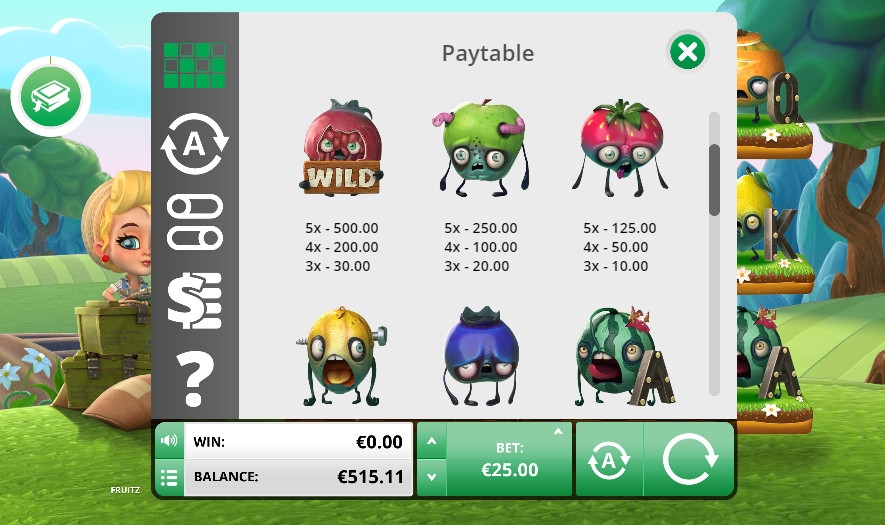Open the green paylines grid tab
The image size is (885, 525).
194,65
